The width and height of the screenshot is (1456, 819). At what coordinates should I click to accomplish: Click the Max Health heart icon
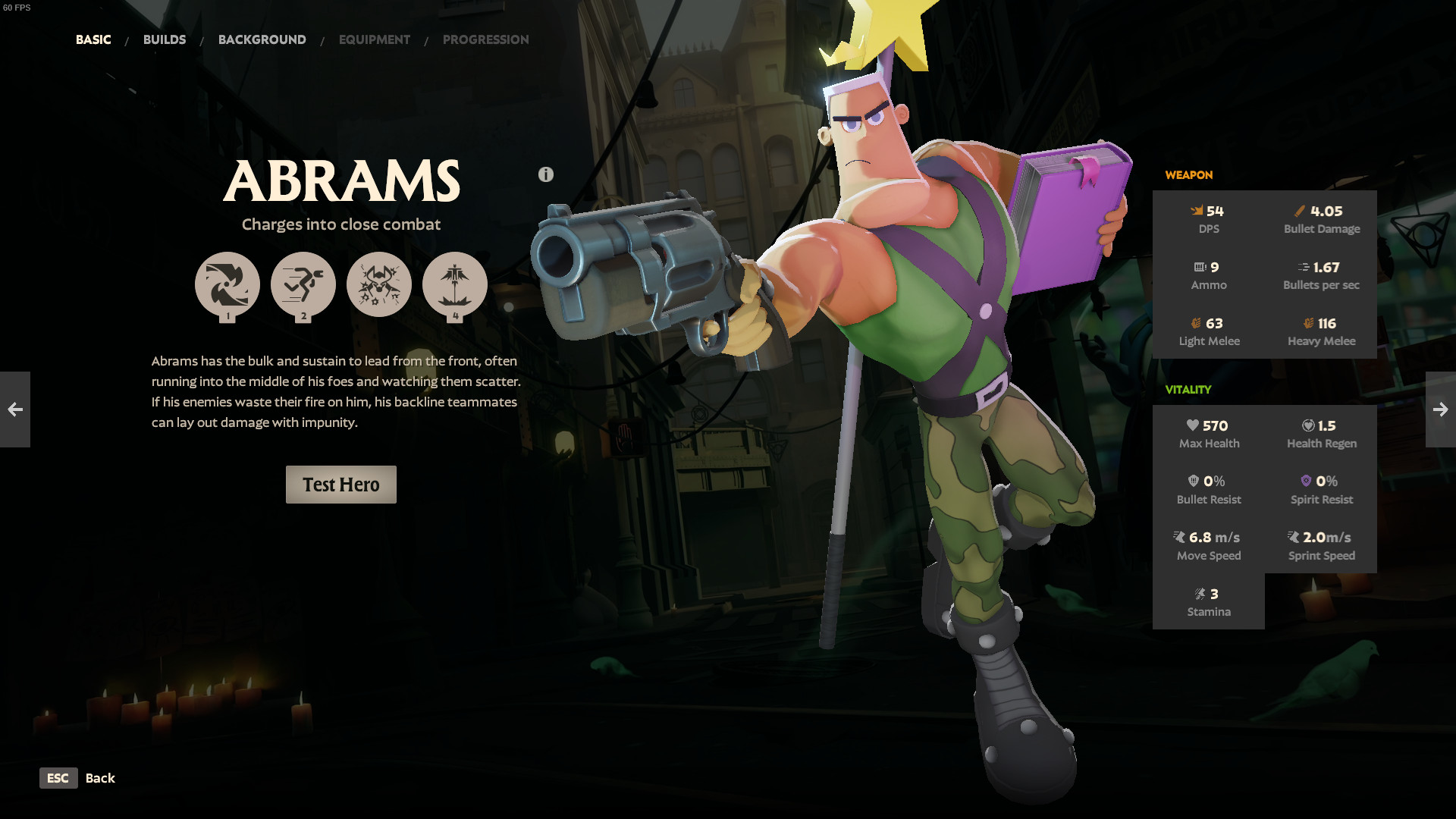pos(1194,425)
